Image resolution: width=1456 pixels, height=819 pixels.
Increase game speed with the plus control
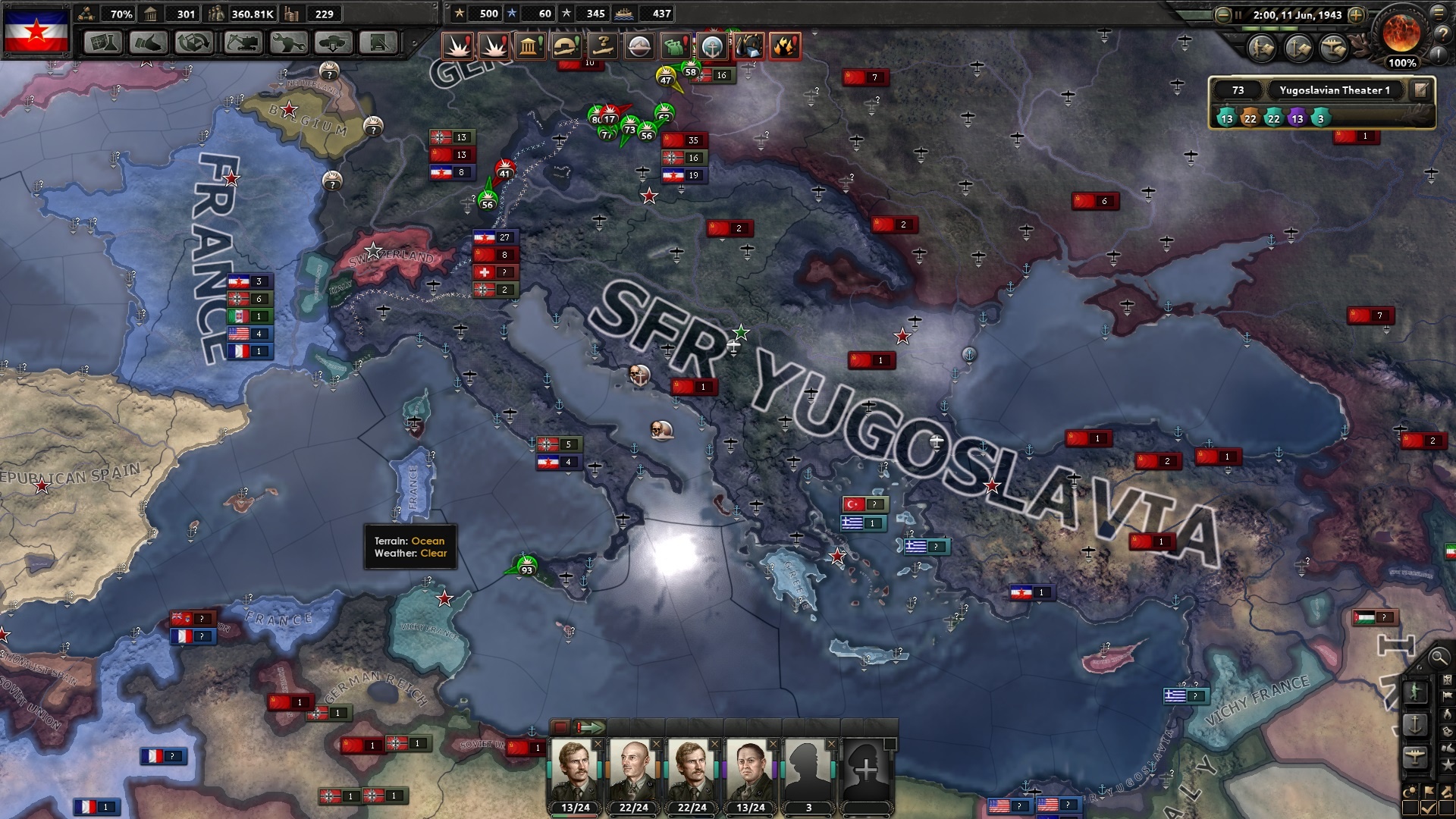1356,15
